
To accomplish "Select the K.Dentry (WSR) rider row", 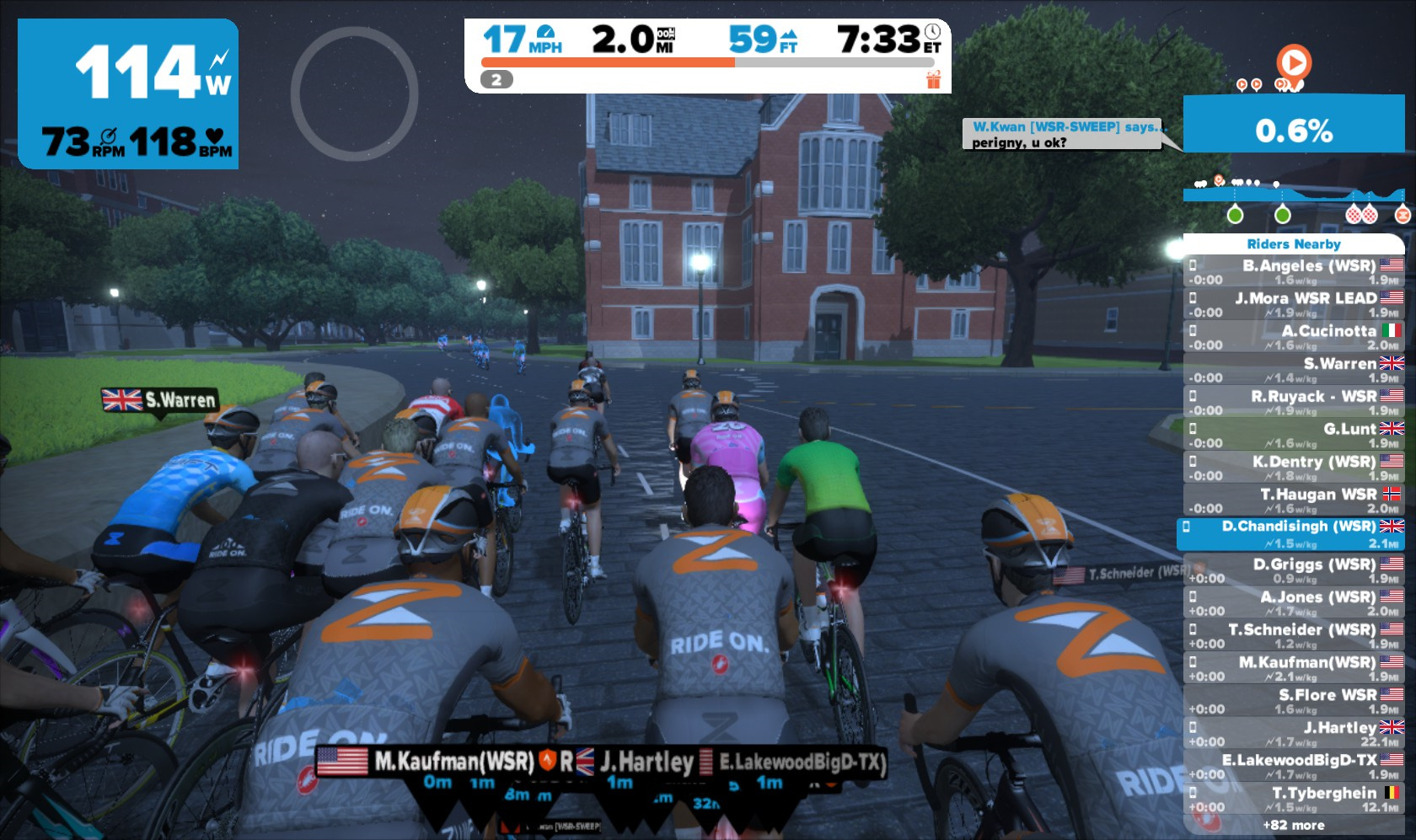I will (1294, 468).
